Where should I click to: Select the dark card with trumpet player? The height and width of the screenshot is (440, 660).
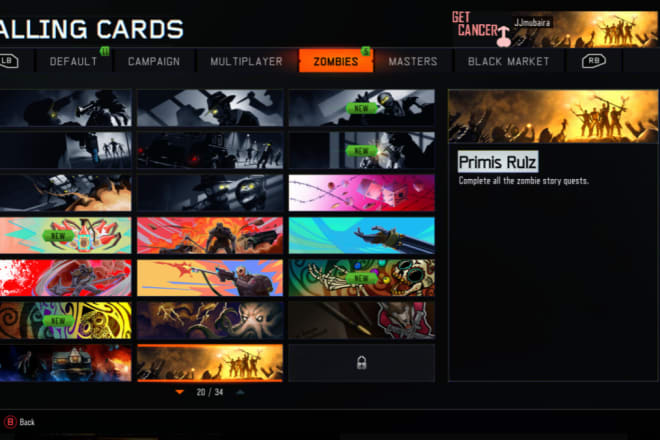point(65,108)
